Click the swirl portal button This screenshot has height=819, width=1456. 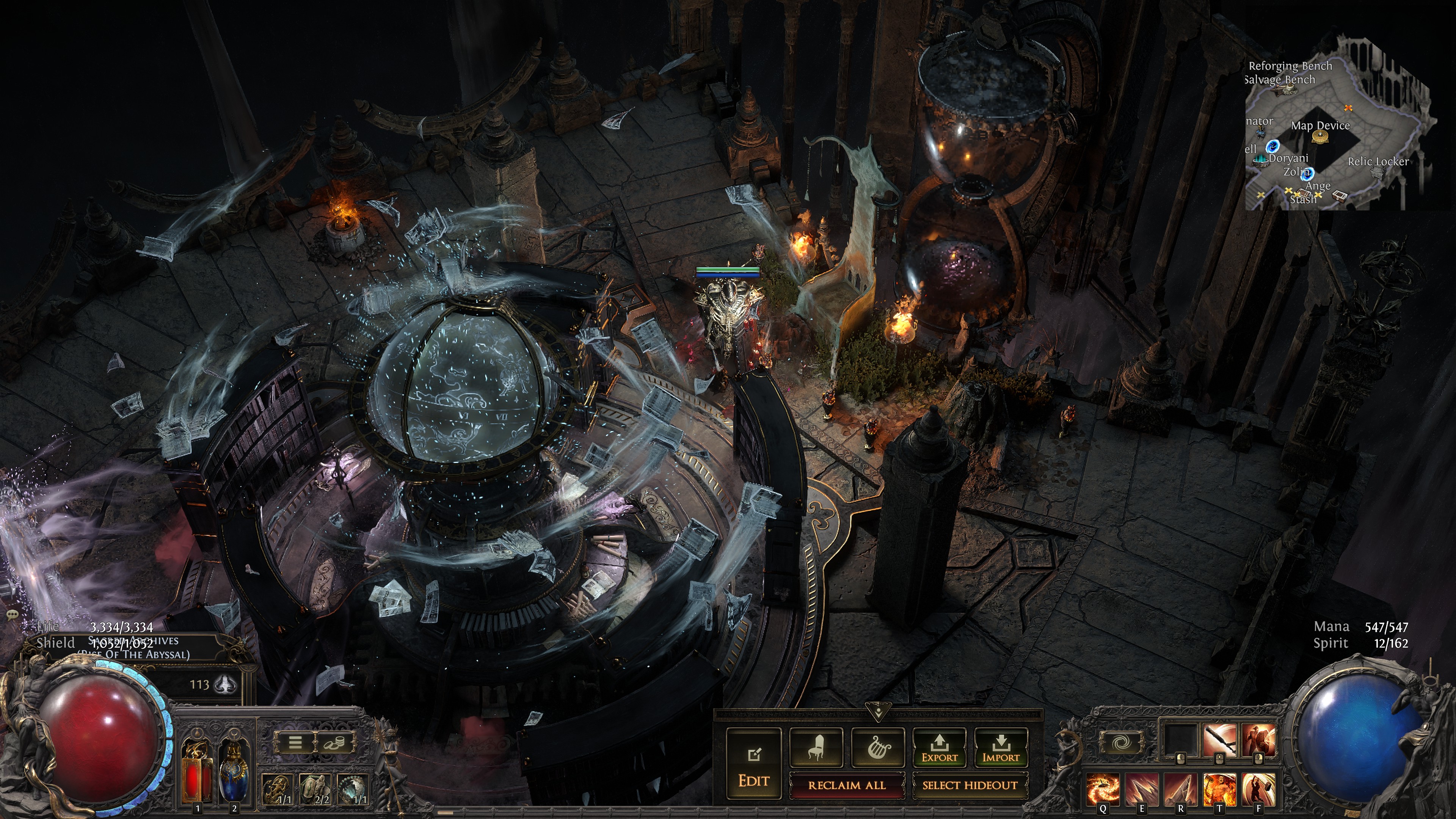(1120, 742)
